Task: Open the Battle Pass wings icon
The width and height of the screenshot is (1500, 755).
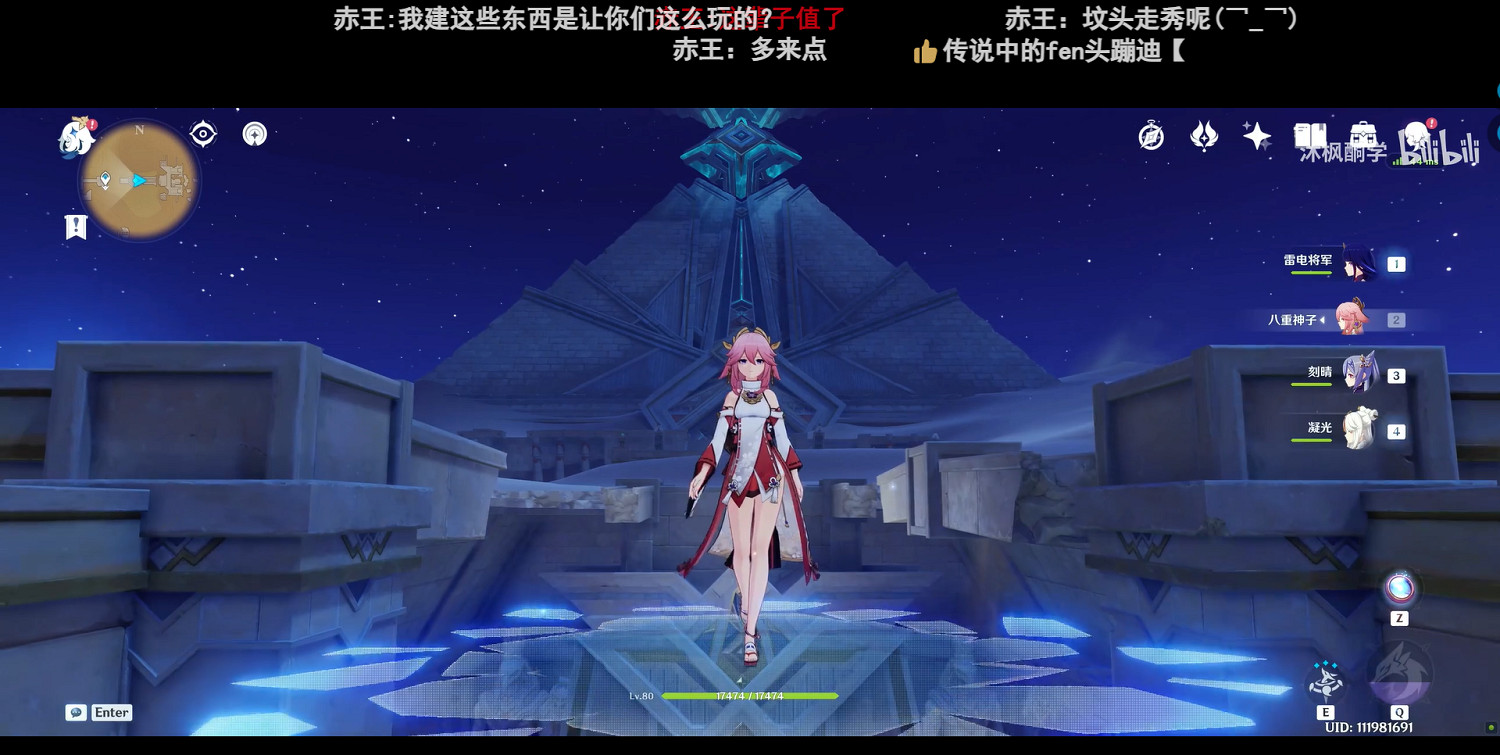Action: coord(1204,135)
